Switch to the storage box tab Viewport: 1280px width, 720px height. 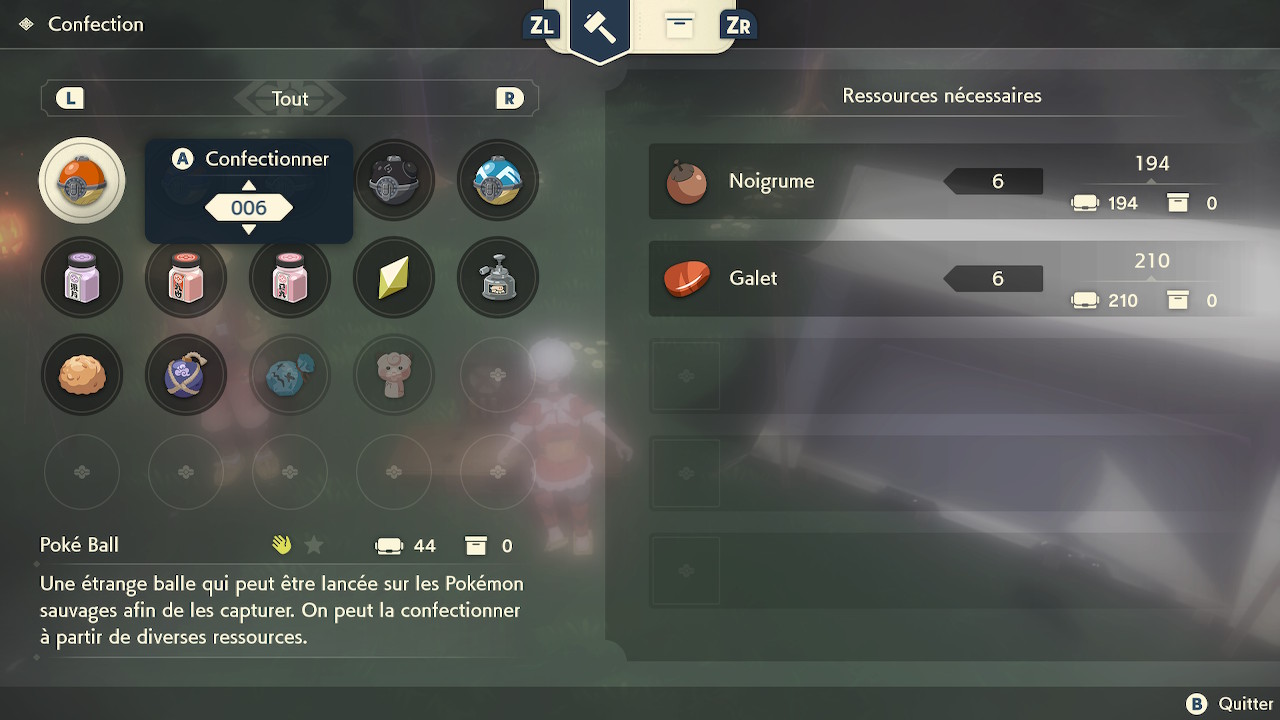pyautogui.click(x=679, y=26)
